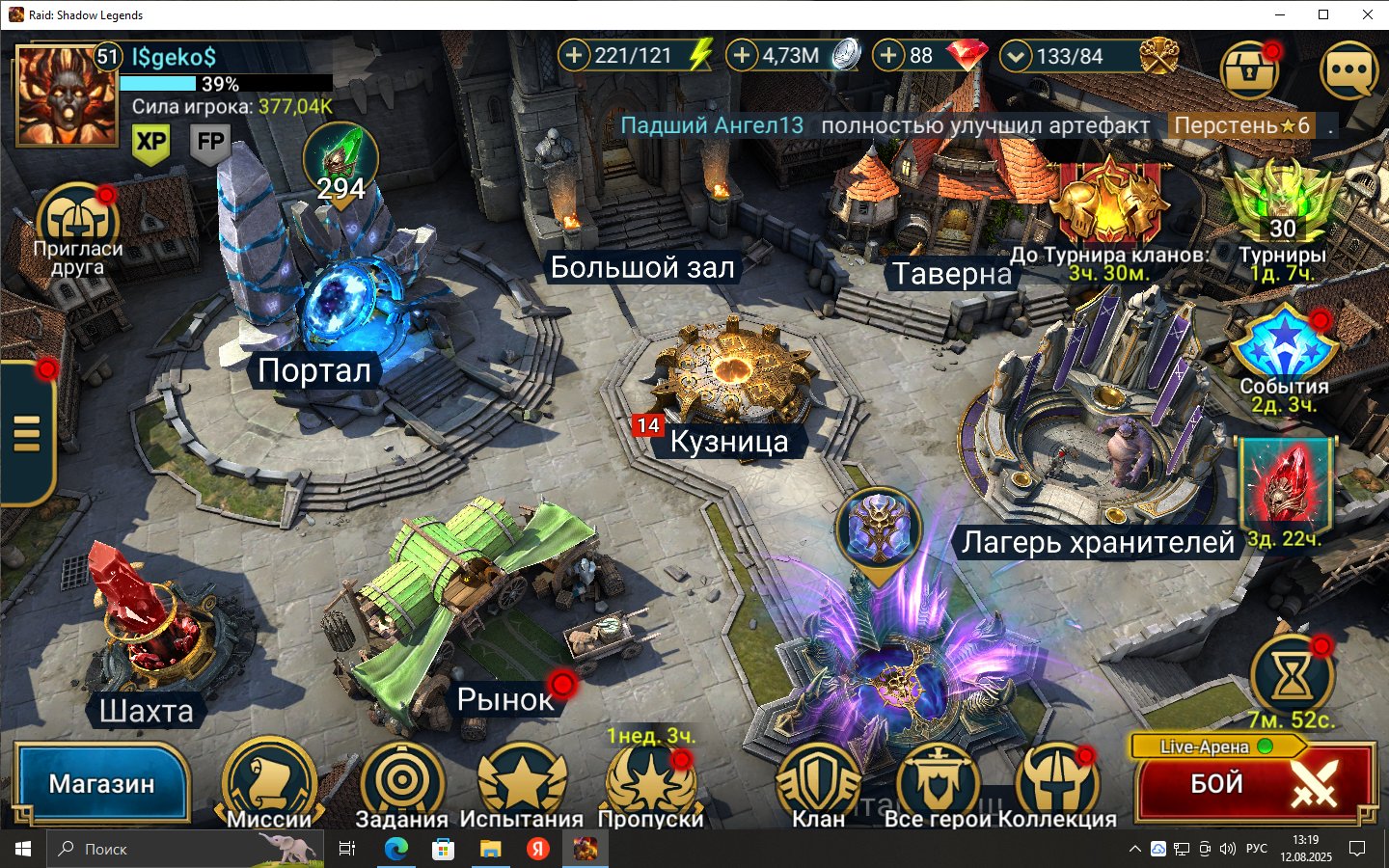1389x868 pixels.
Task: Close the Raid: Shadow Legends window
Action: point(1367,14)
